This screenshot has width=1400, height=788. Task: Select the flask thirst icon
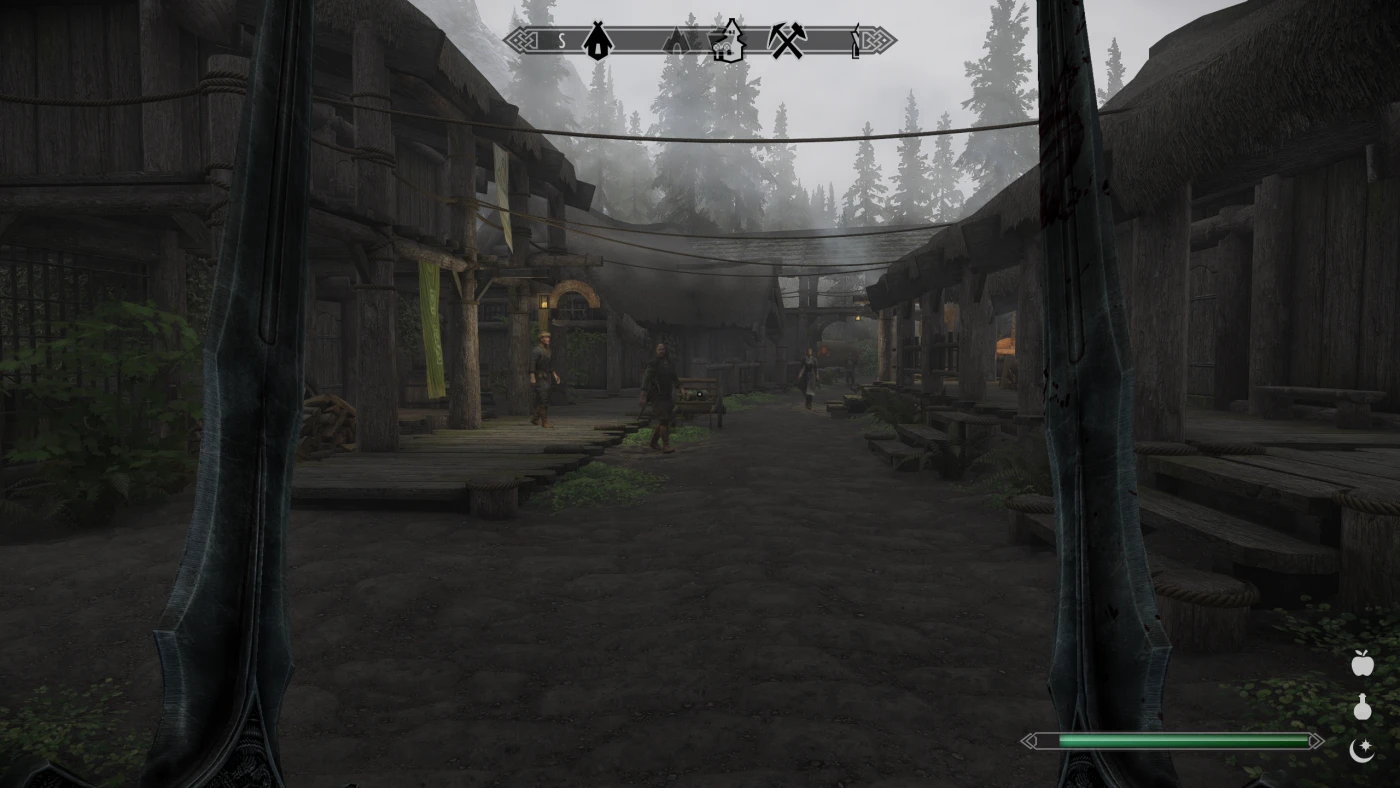[x=1362, y=707]
